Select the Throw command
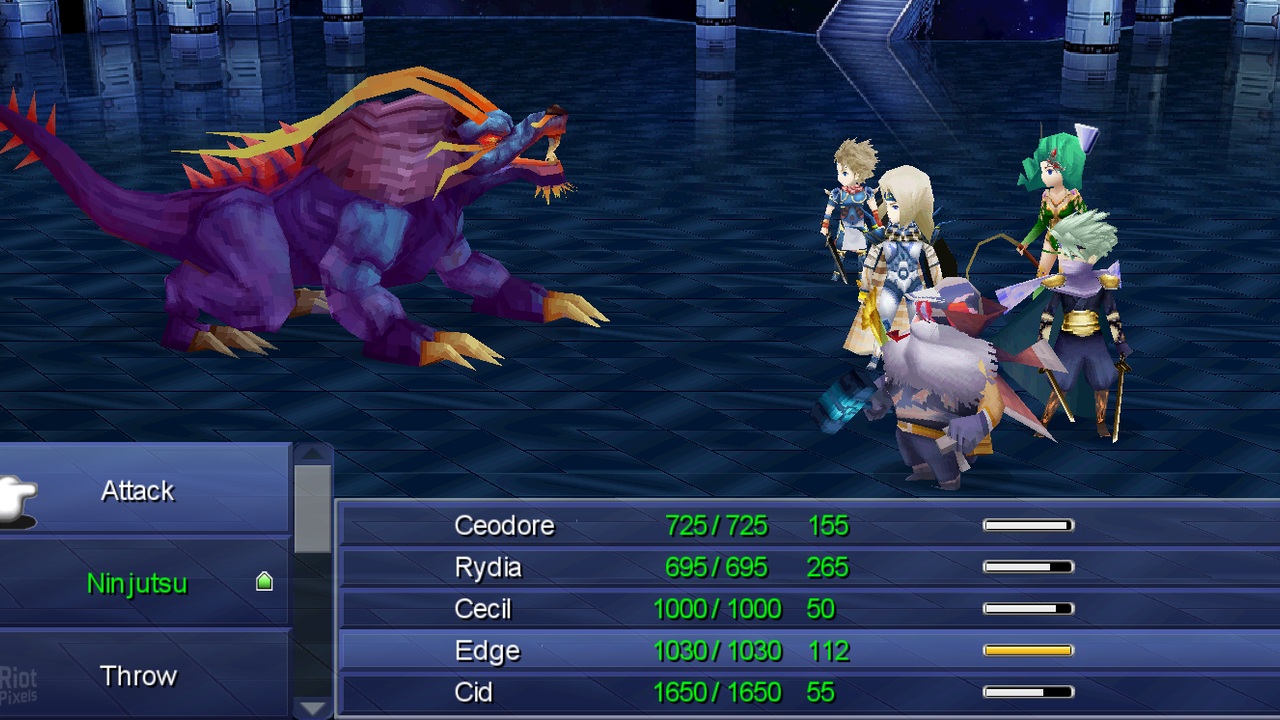Viewport: 1280px width, 720px height. 138,676
